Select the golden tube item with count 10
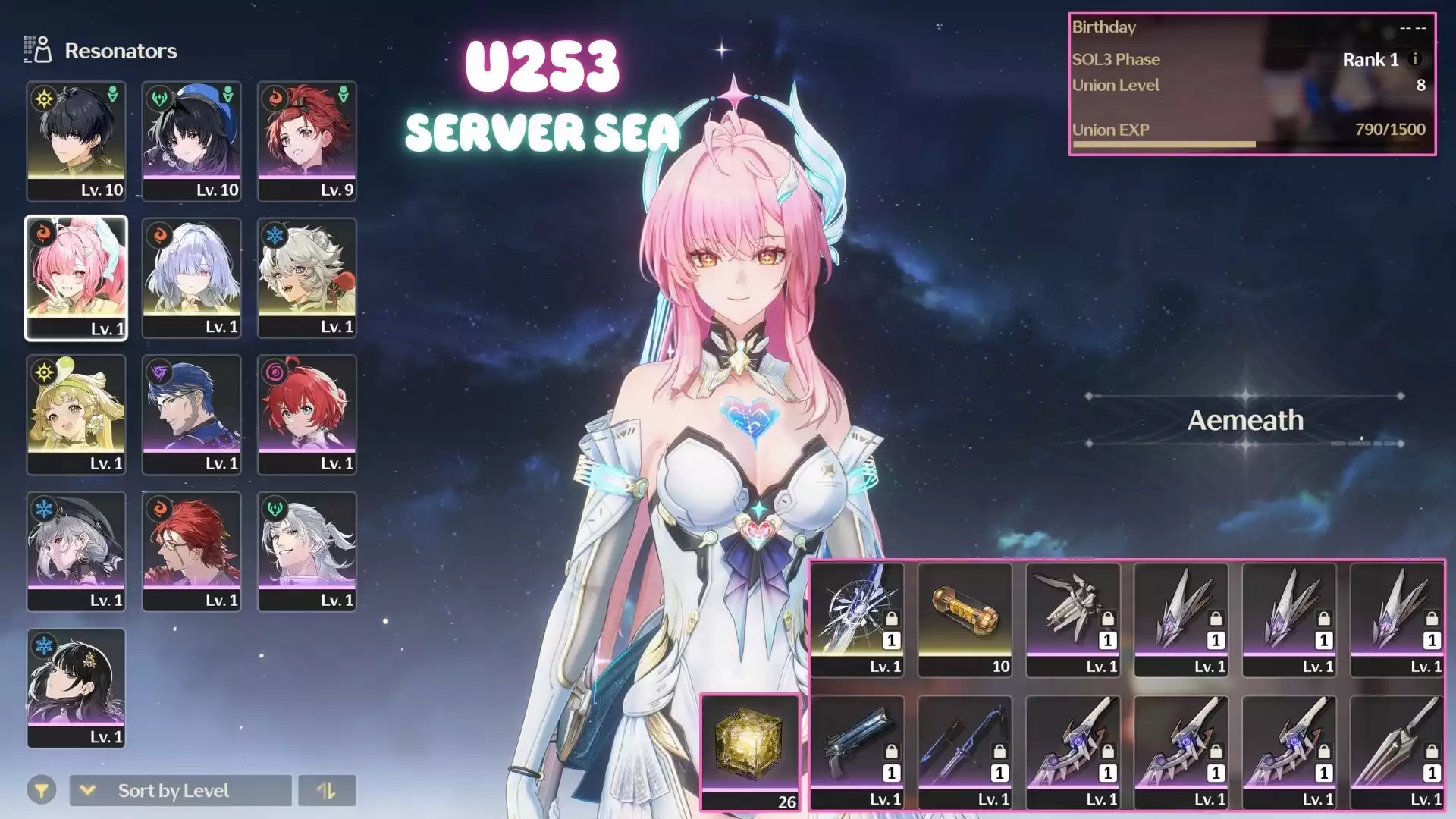Image resolution: width=1456 pixels, height=819 pixels. tap(965, 618)
